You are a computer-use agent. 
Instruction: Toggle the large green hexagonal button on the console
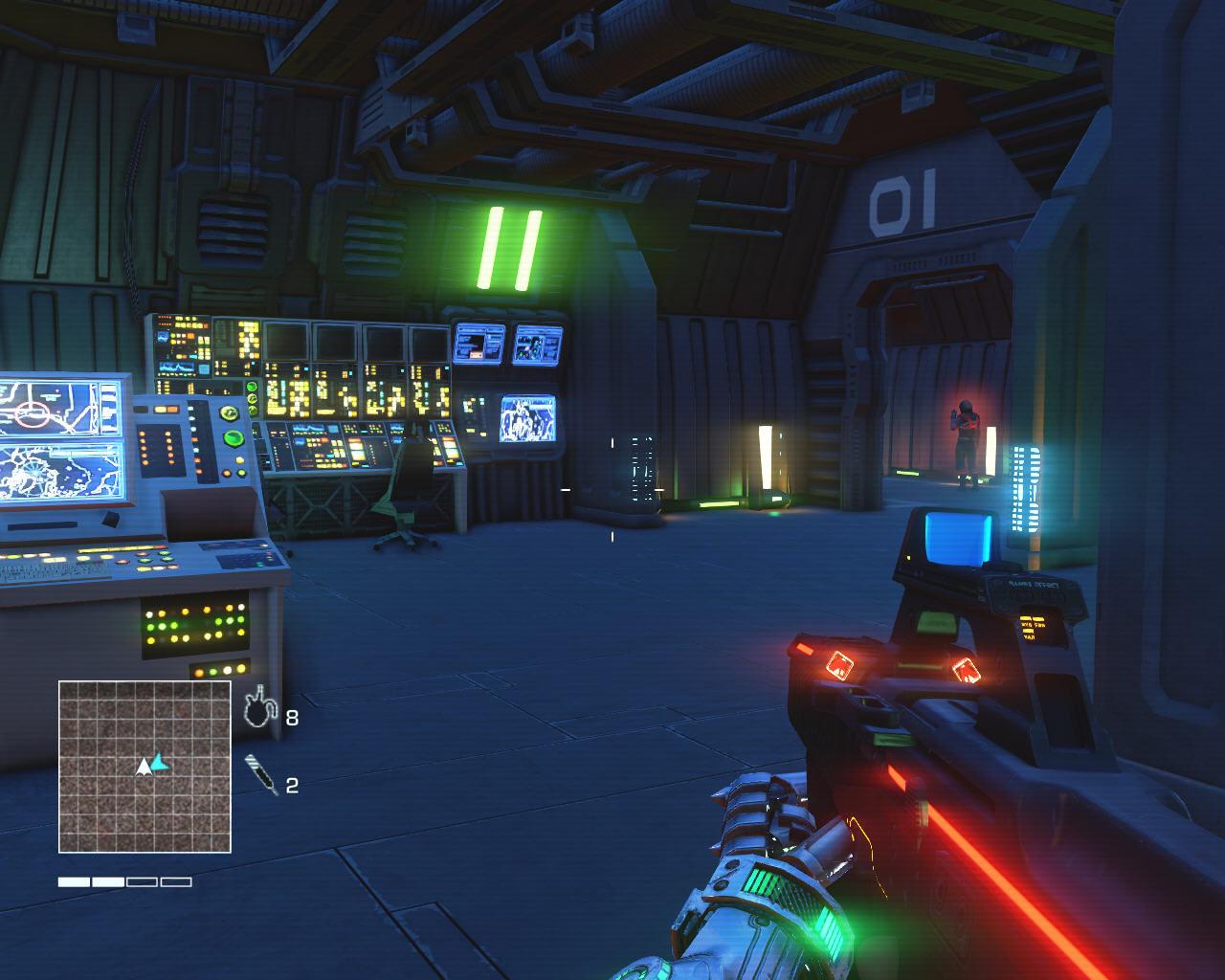tap(232, 439)
